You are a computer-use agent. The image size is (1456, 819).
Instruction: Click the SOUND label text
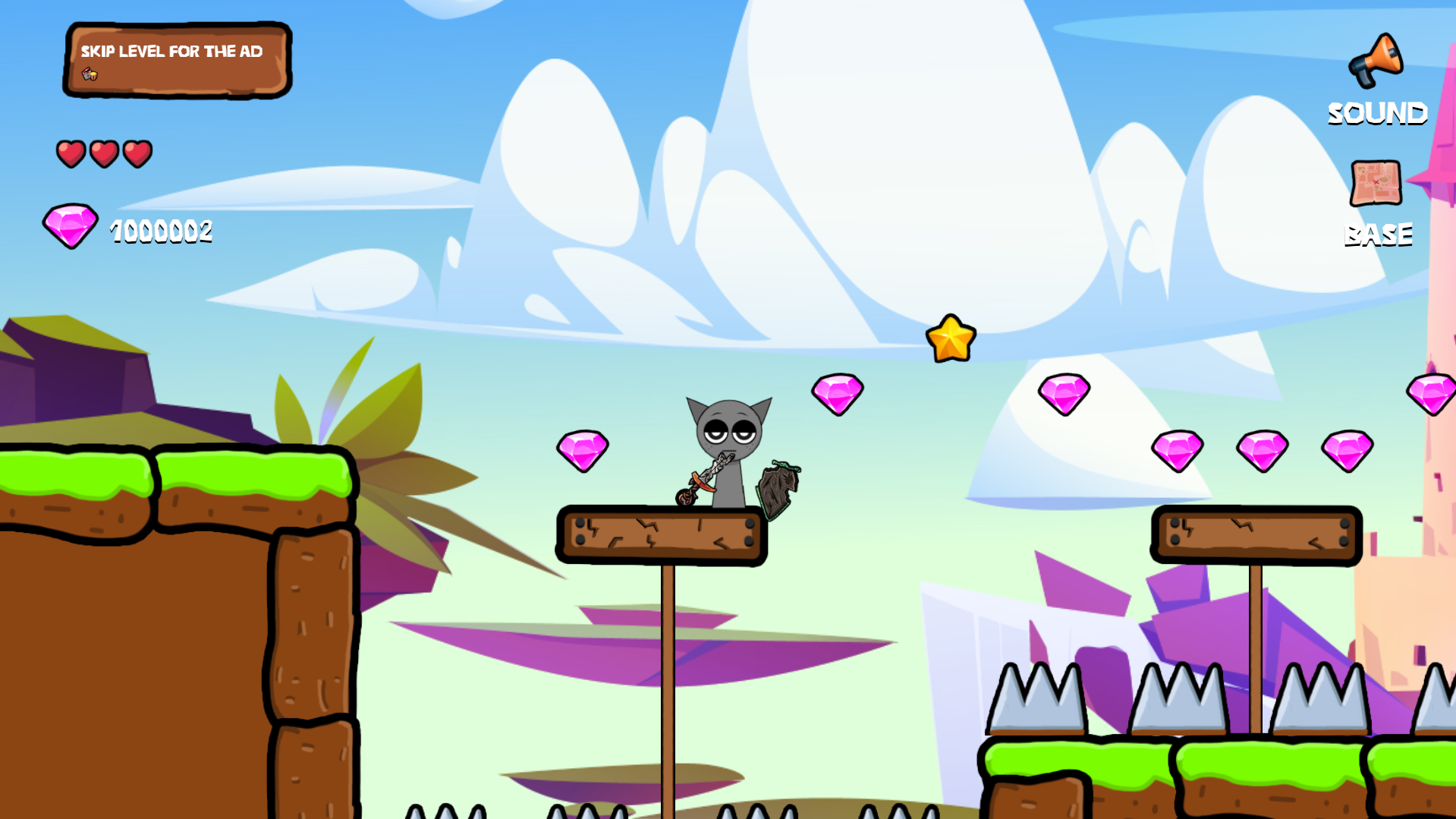pyautogui.click(x=1377, y=114)
